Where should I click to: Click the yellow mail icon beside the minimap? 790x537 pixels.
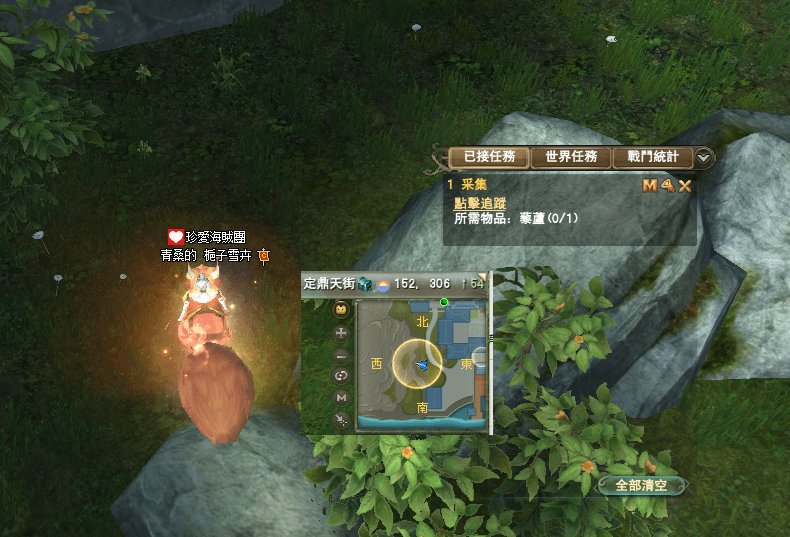[x=341, y=310]
